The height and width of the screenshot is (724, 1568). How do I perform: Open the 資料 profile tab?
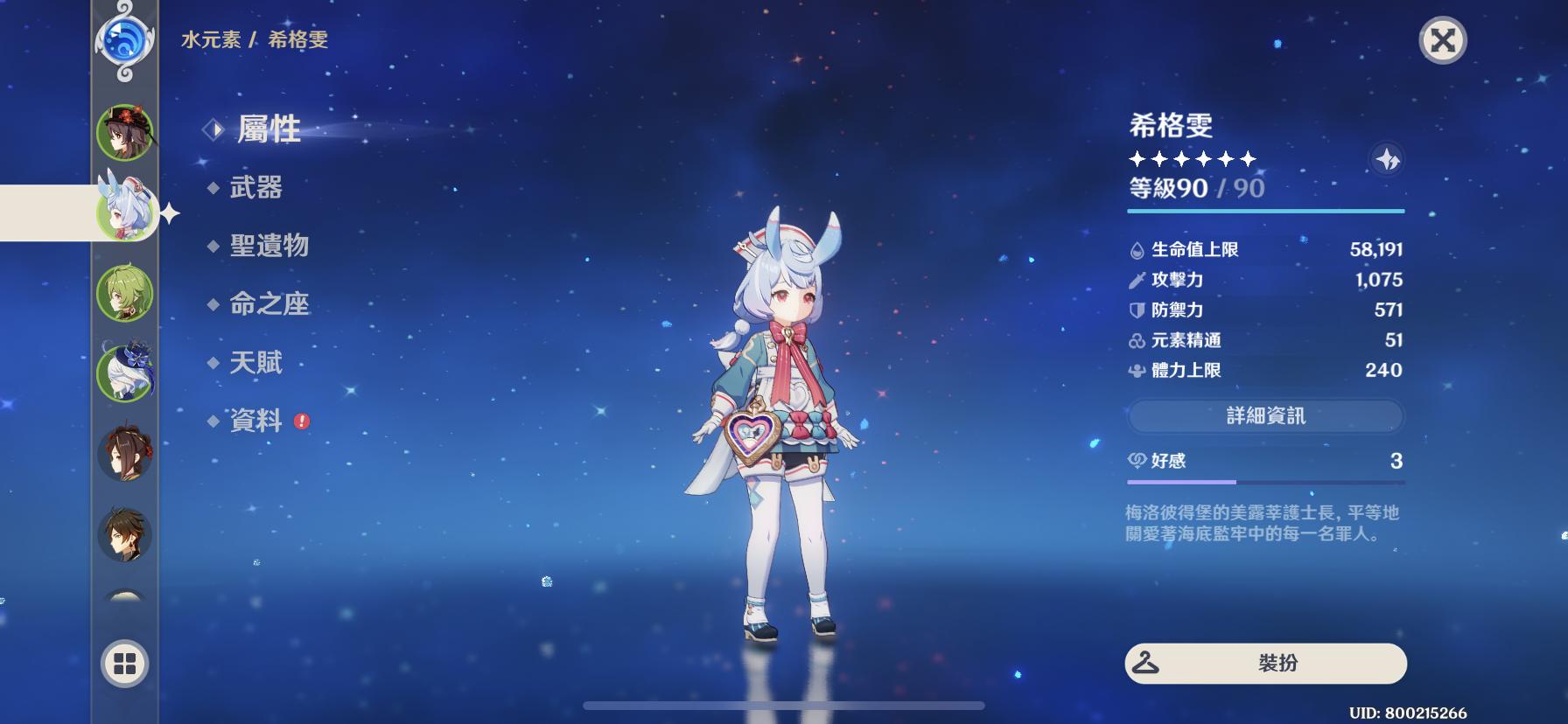(x=255, y=421)
